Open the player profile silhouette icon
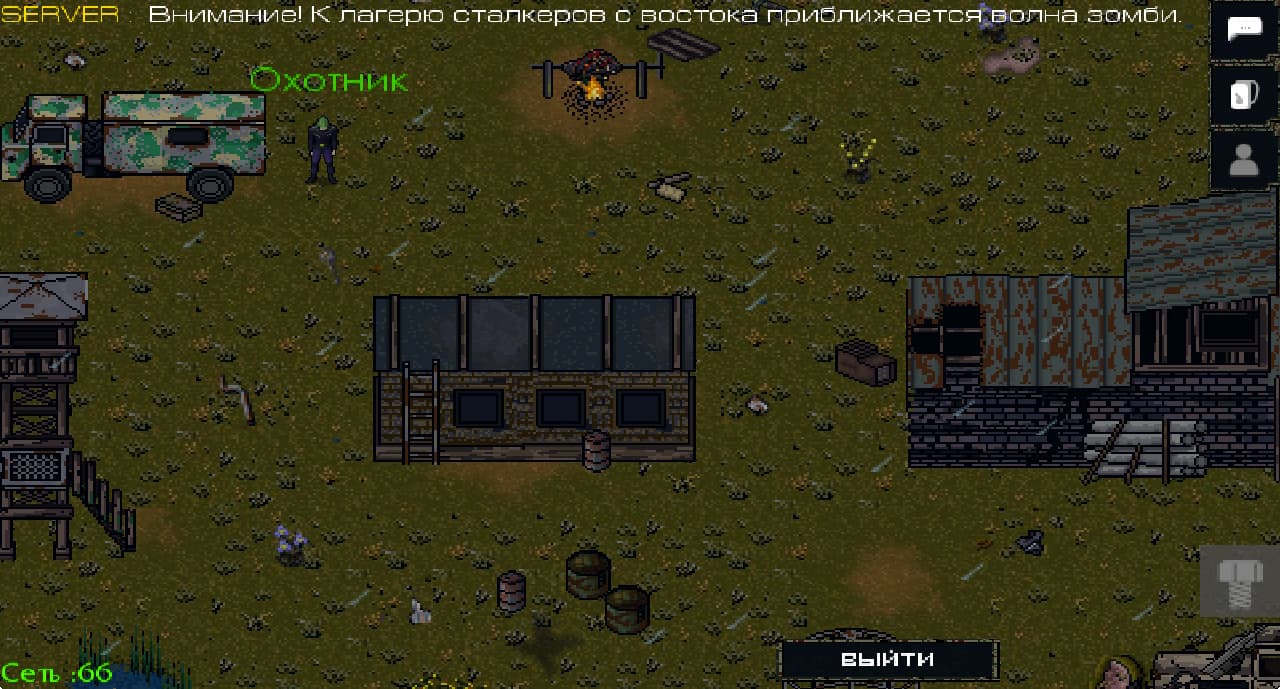This screenshot has height=689, width=1280. [x=1245, y=160]
